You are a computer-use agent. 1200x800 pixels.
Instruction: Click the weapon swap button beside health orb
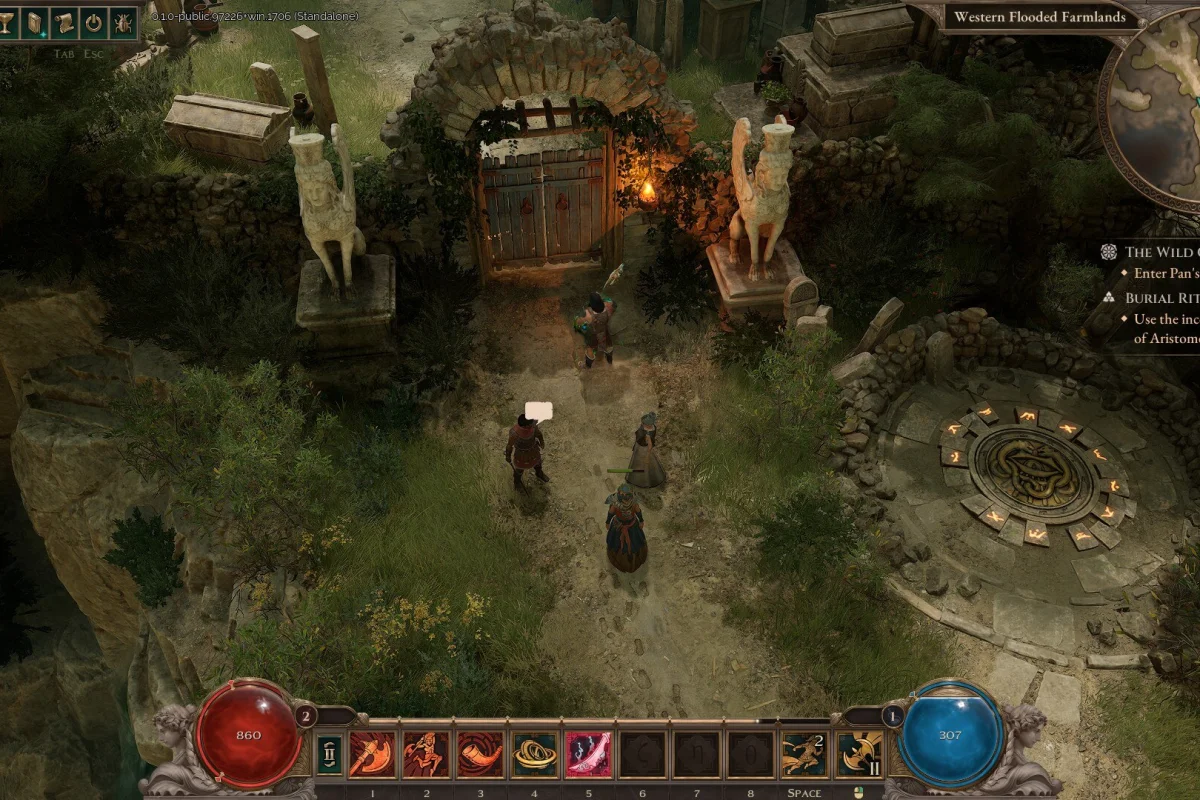pos(329,754)
